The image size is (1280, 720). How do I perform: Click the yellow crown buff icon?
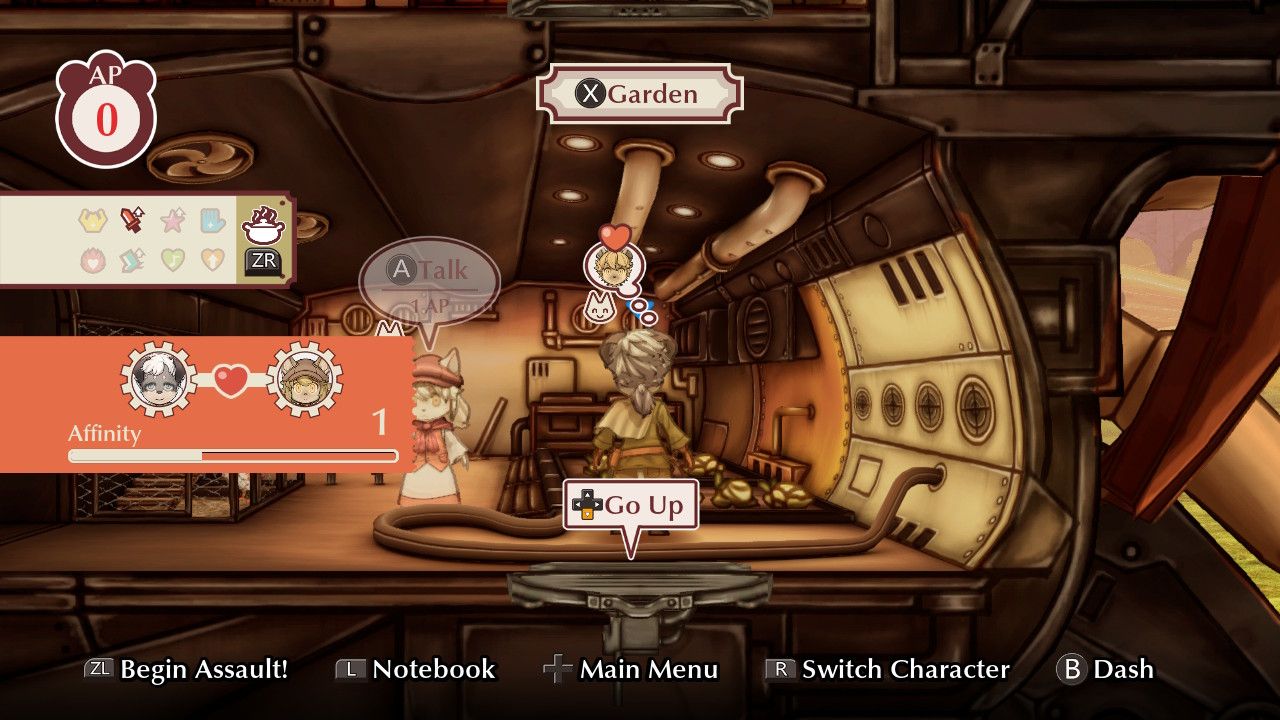pos(92,220)
